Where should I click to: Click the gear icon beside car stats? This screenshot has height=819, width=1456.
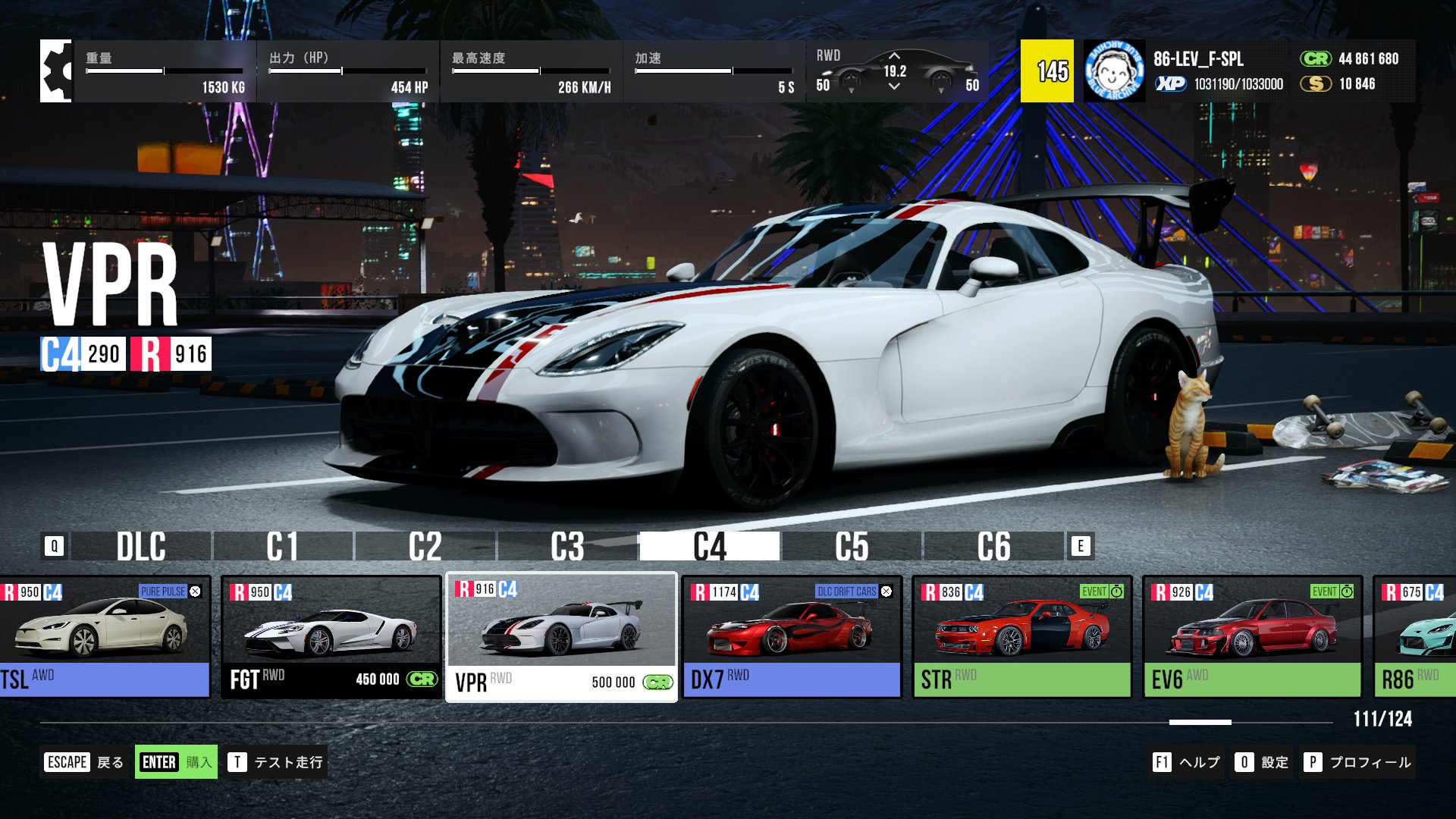[56, 71]
